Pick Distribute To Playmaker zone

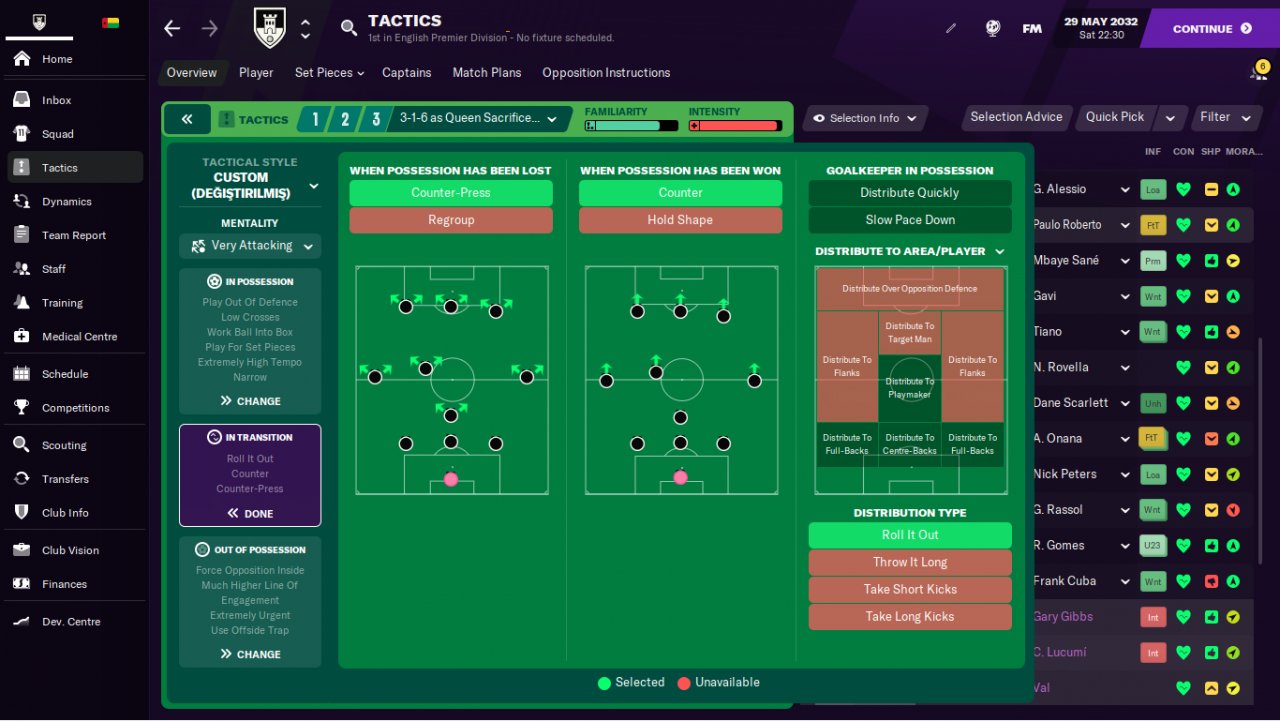[909, 388]
